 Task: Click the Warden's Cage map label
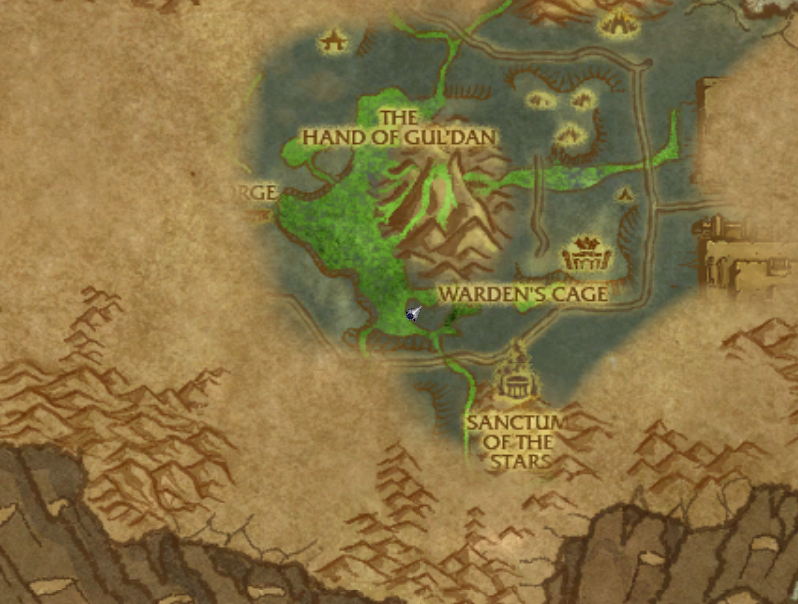point(523,295)
